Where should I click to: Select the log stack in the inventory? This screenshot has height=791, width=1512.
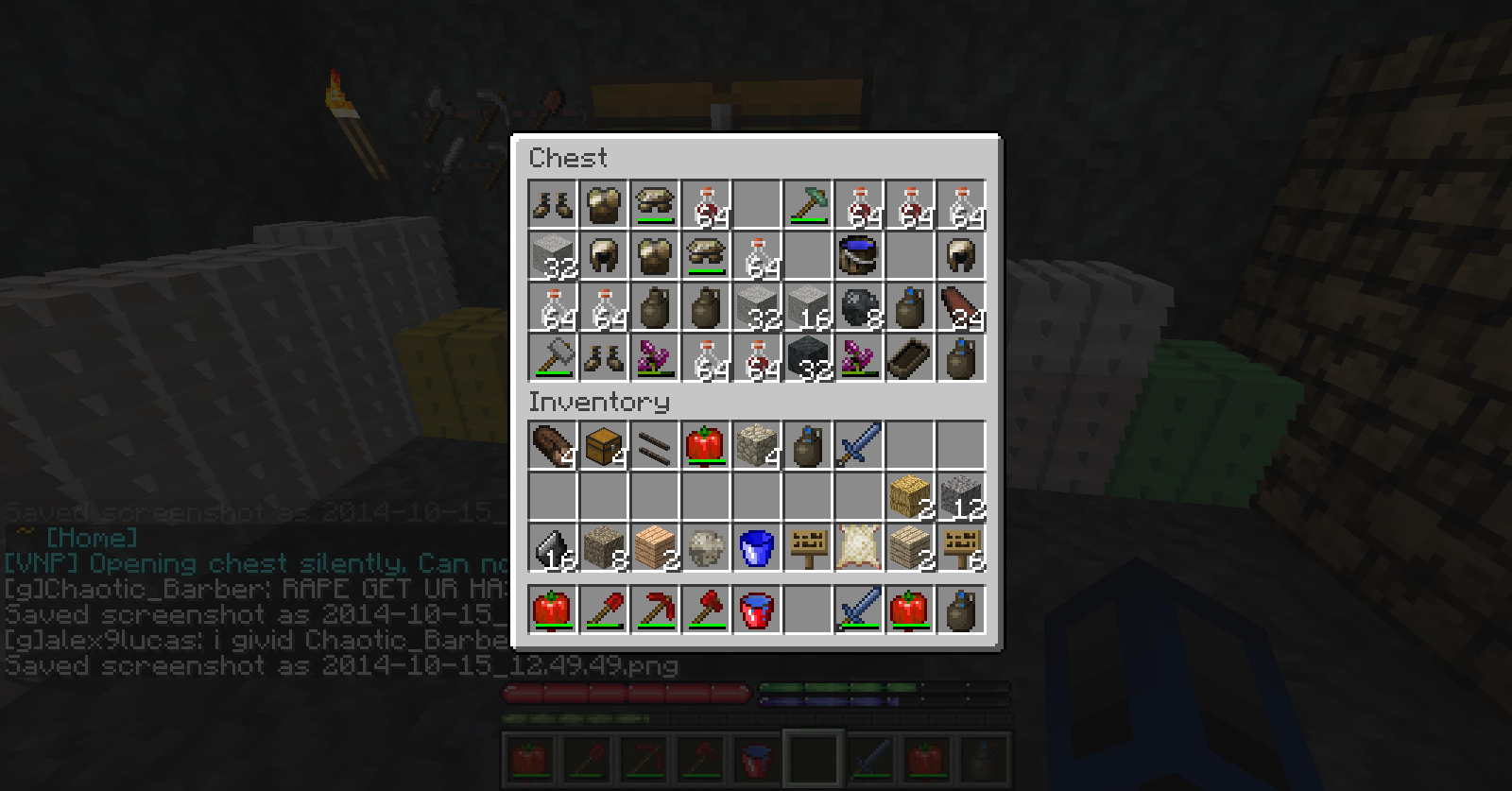pyautogui.click(x=553, y=446)
